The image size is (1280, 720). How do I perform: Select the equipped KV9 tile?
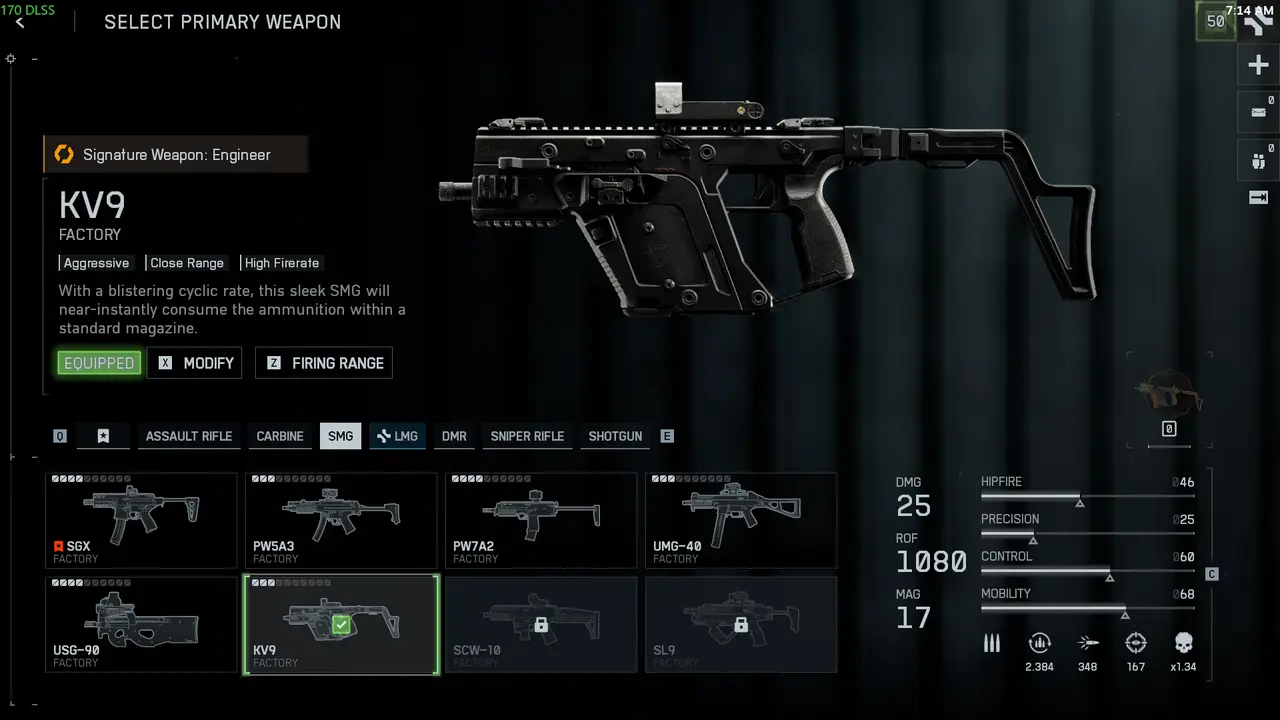[x=341, y=624]
